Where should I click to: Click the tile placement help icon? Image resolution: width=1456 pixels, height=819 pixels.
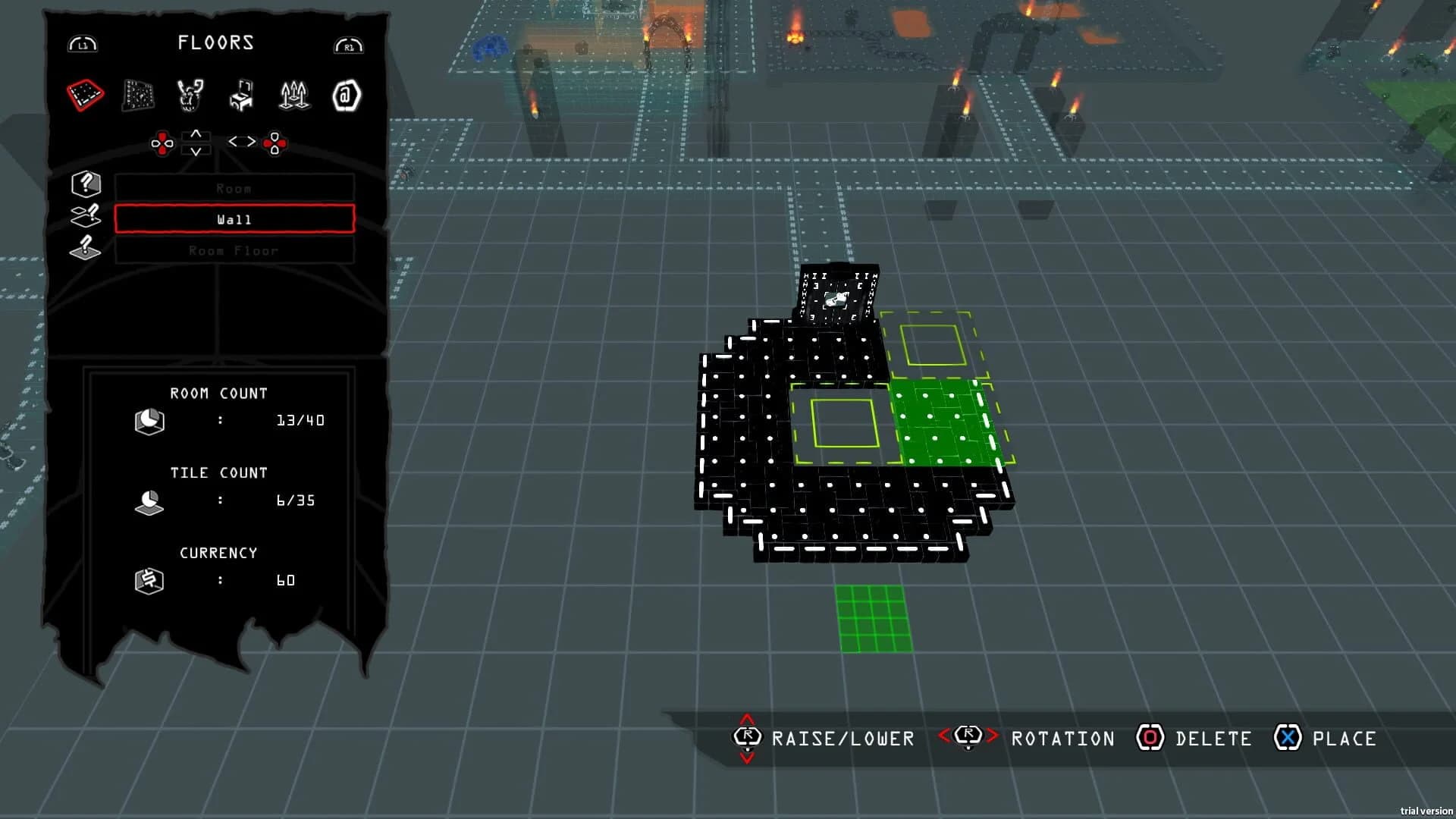click(x=85, y=215)
